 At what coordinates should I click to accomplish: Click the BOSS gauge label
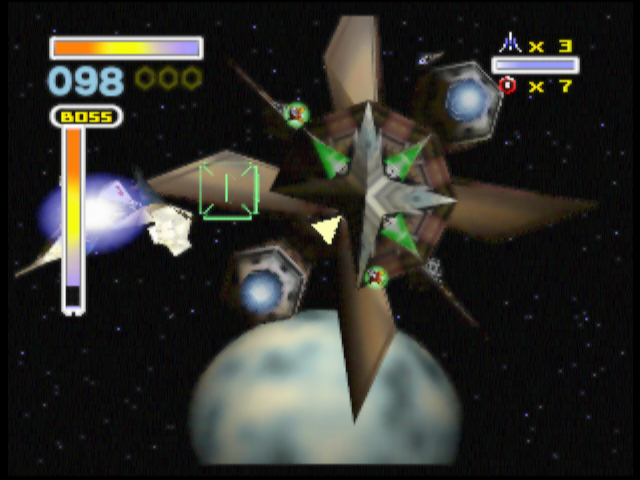87,117
